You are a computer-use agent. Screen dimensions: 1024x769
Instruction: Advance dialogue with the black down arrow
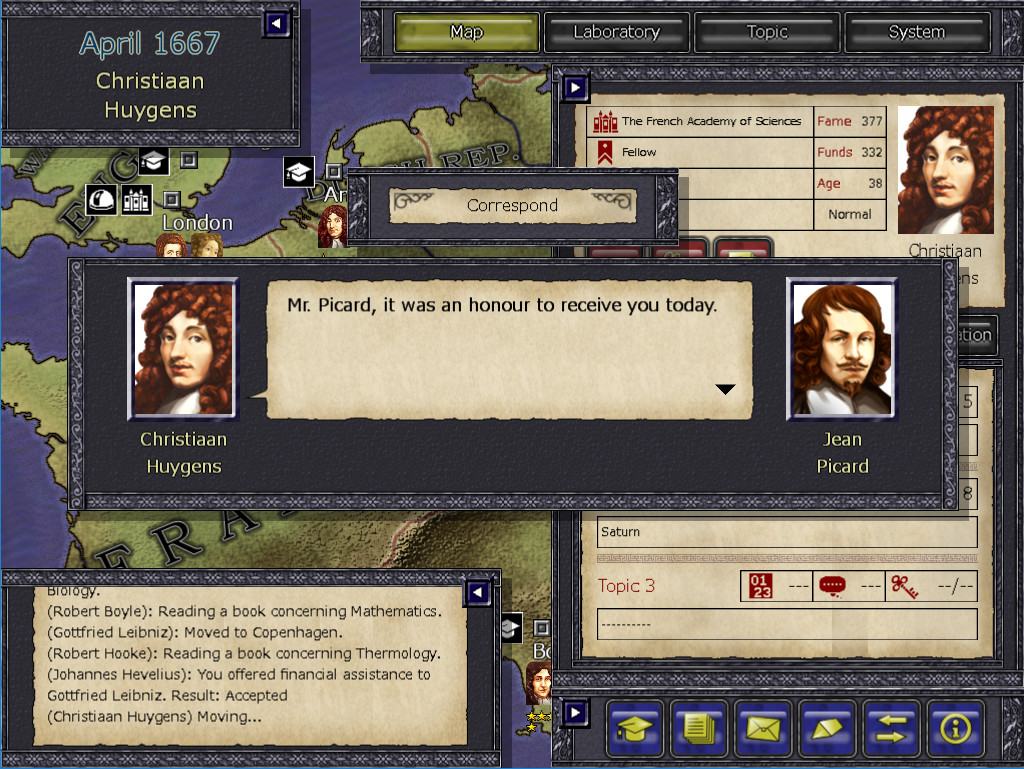(726, 389)
